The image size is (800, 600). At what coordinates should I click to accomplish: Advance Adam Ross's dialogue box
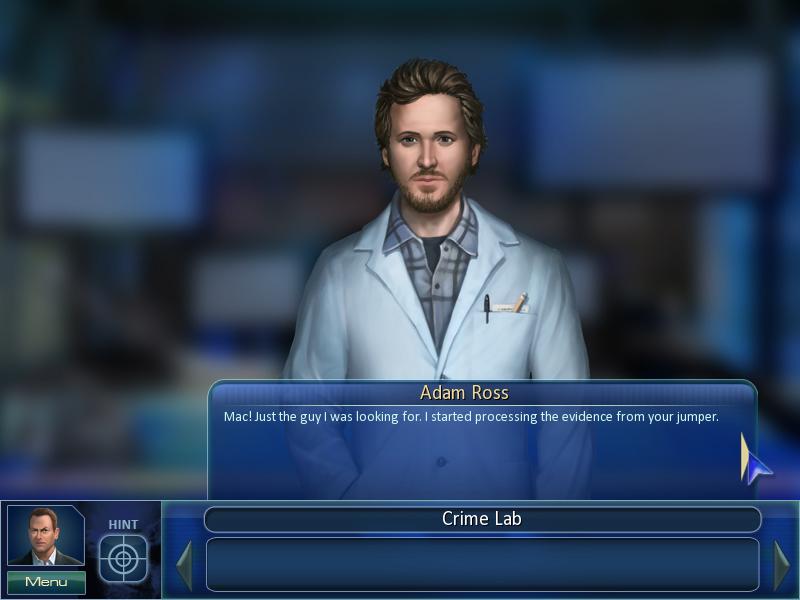482,440
